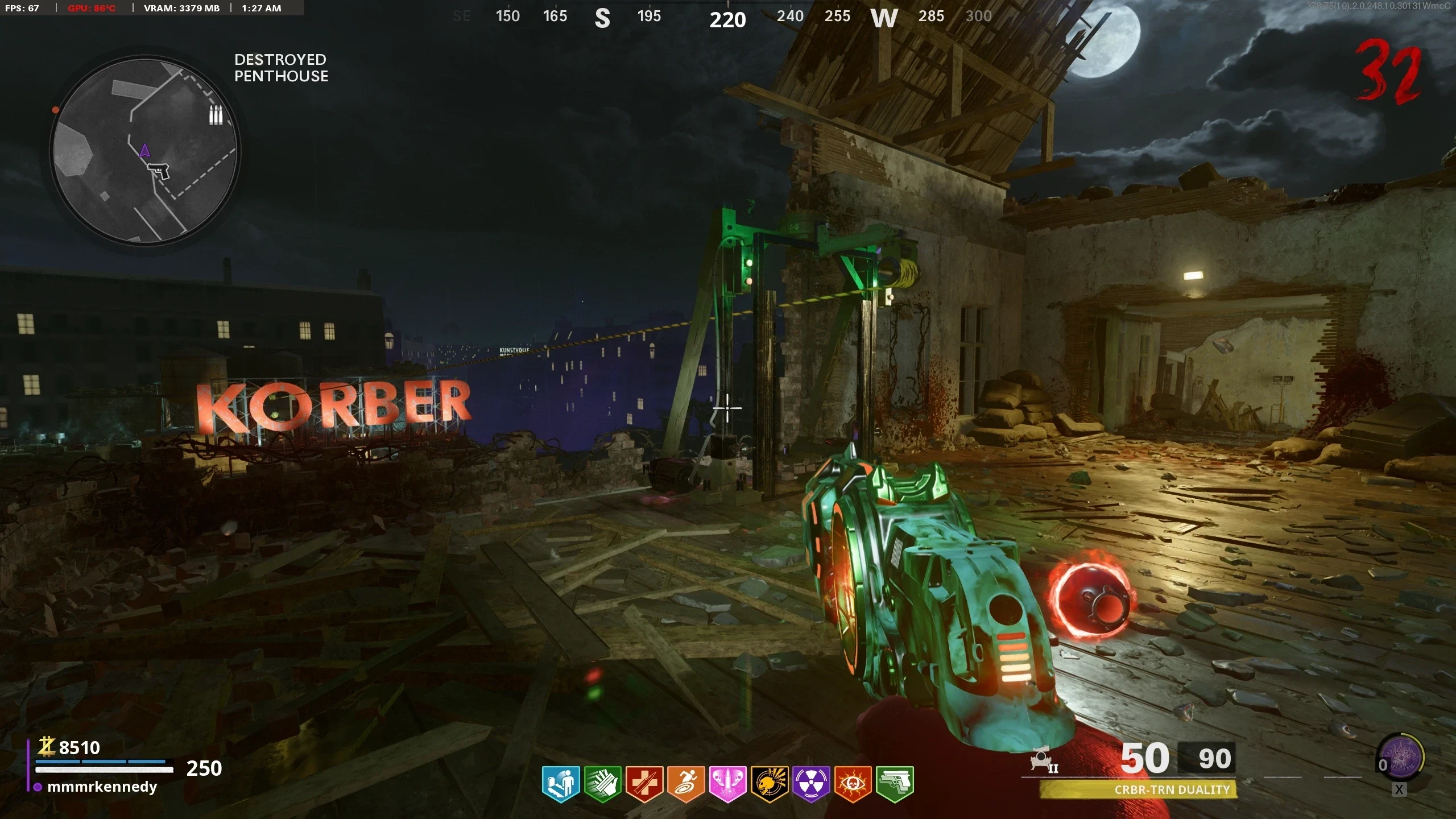Click the CRBR-TRN DUALITY weapon label
This screenshot has width=1456, height=819.
[x=1172, y=789]
